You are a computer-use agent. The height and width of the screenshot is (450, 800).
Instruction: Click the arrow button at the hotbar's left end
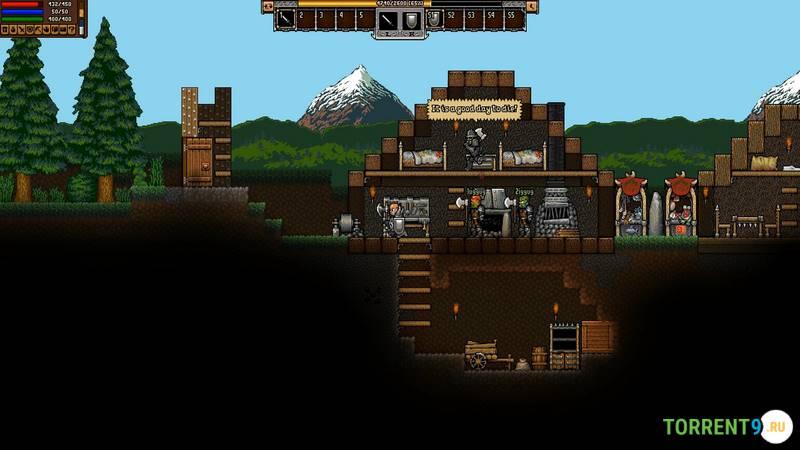(268, 6)
